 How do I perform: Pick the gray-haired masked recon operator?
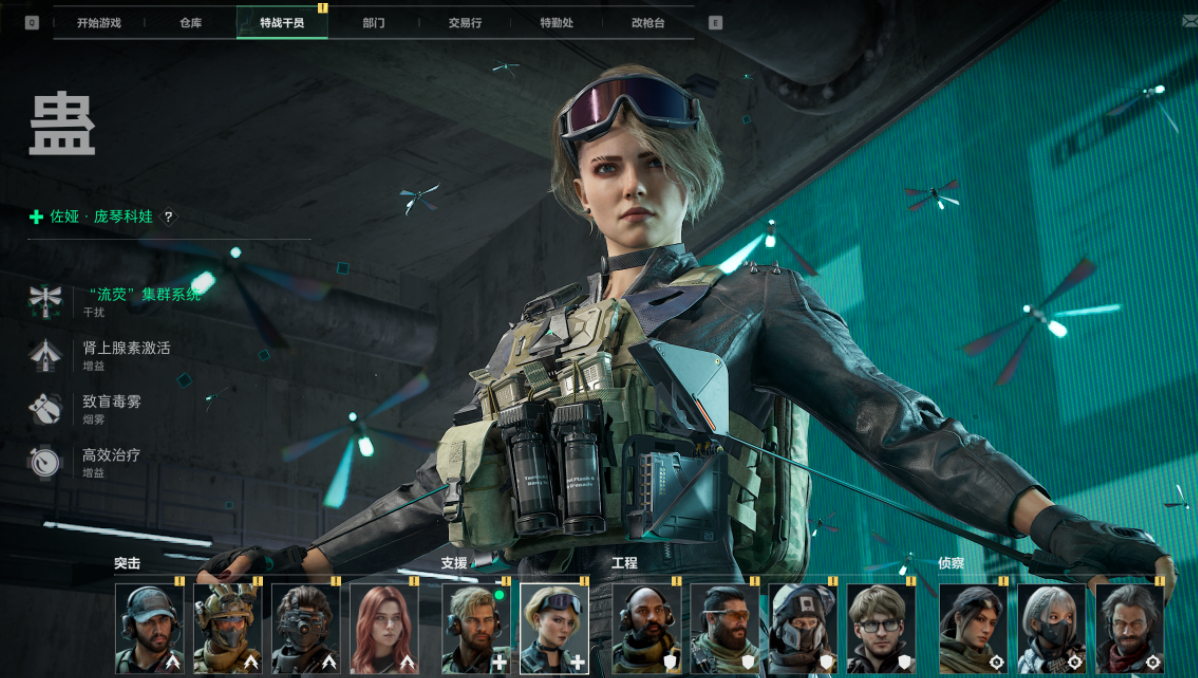tap(1051, 628)
